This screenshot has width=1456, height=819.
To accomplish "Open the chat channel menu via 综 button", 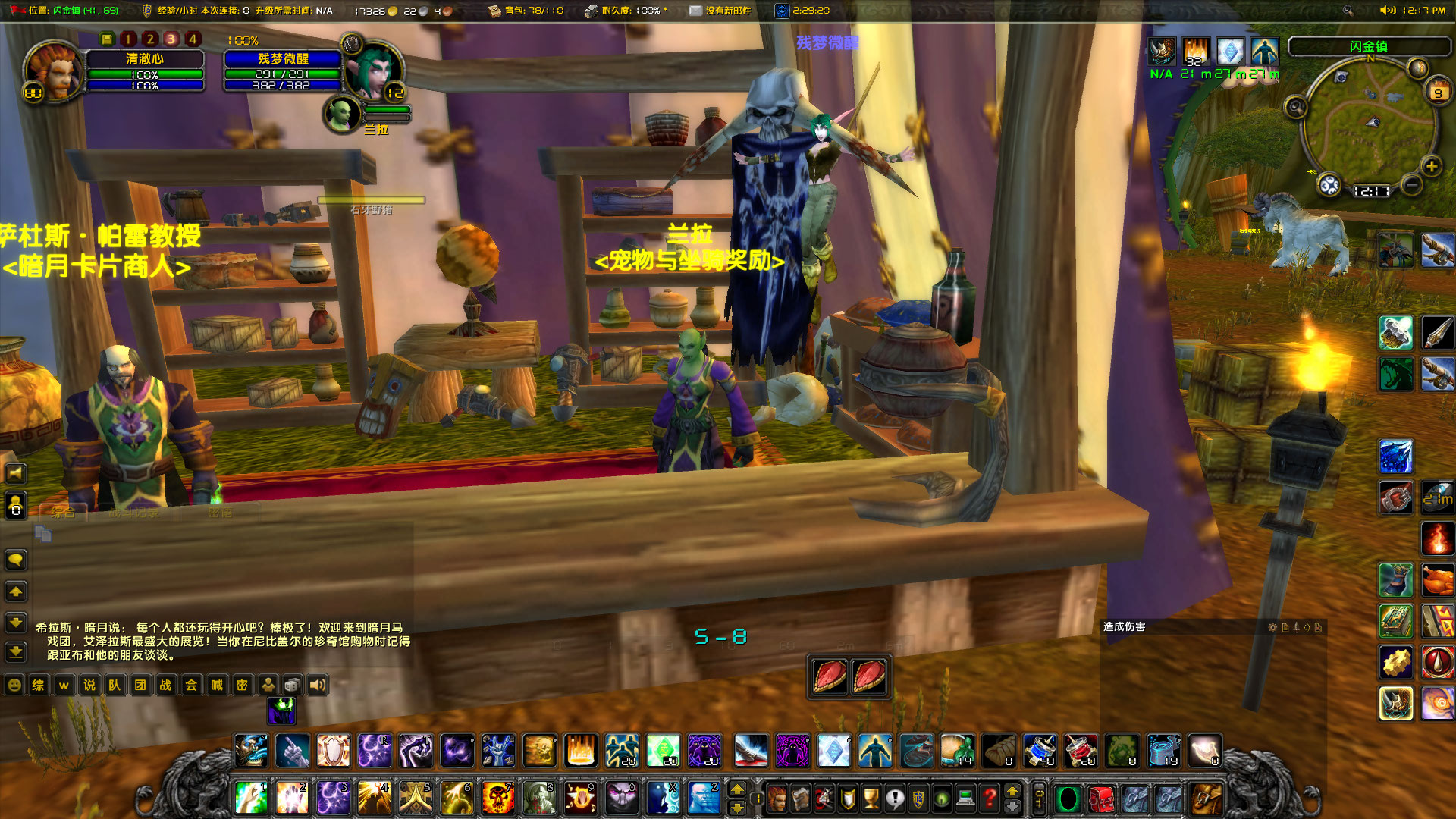I will (x=38, y=685).
